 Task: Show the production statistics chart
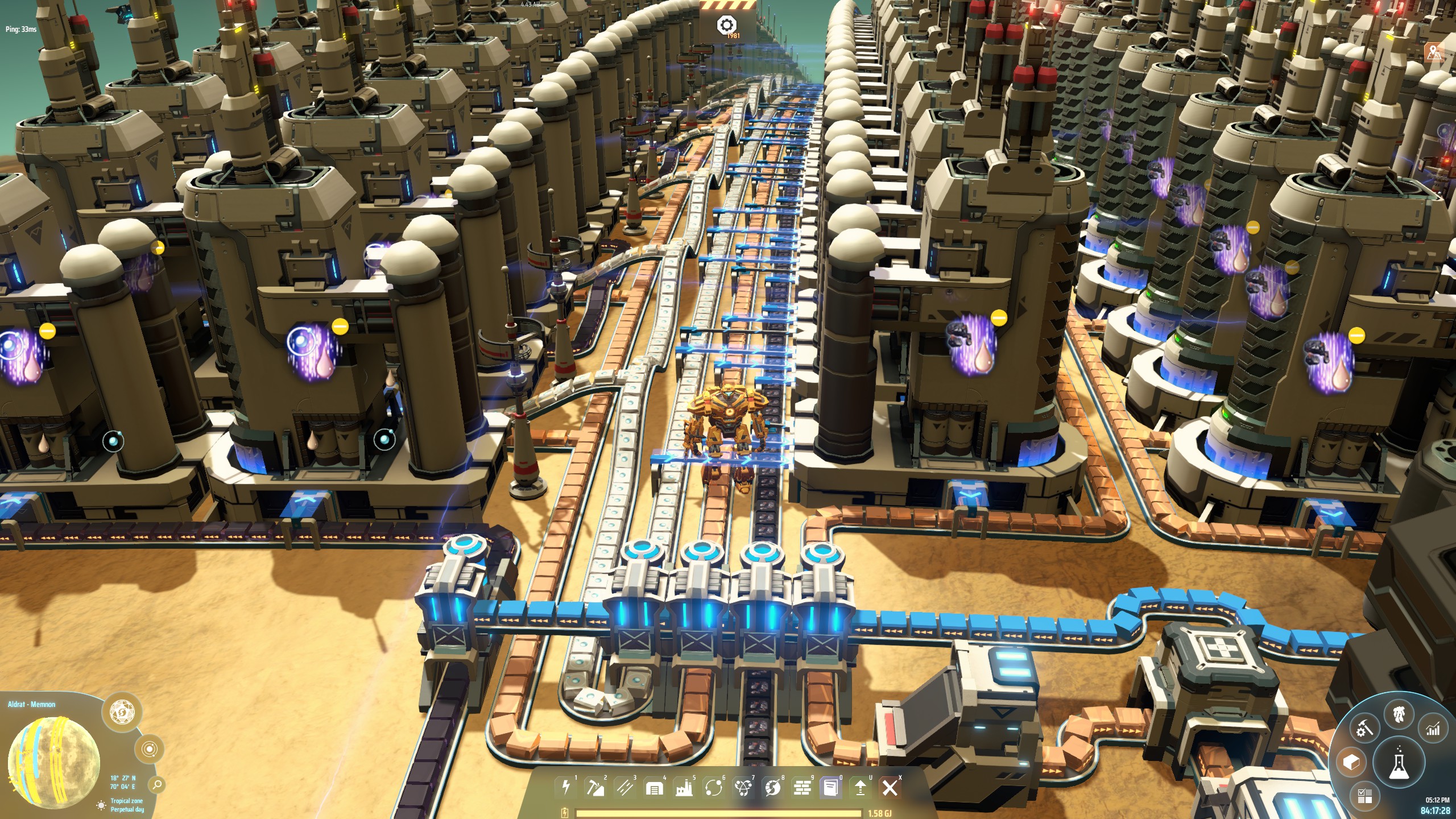click(1433, 728)
